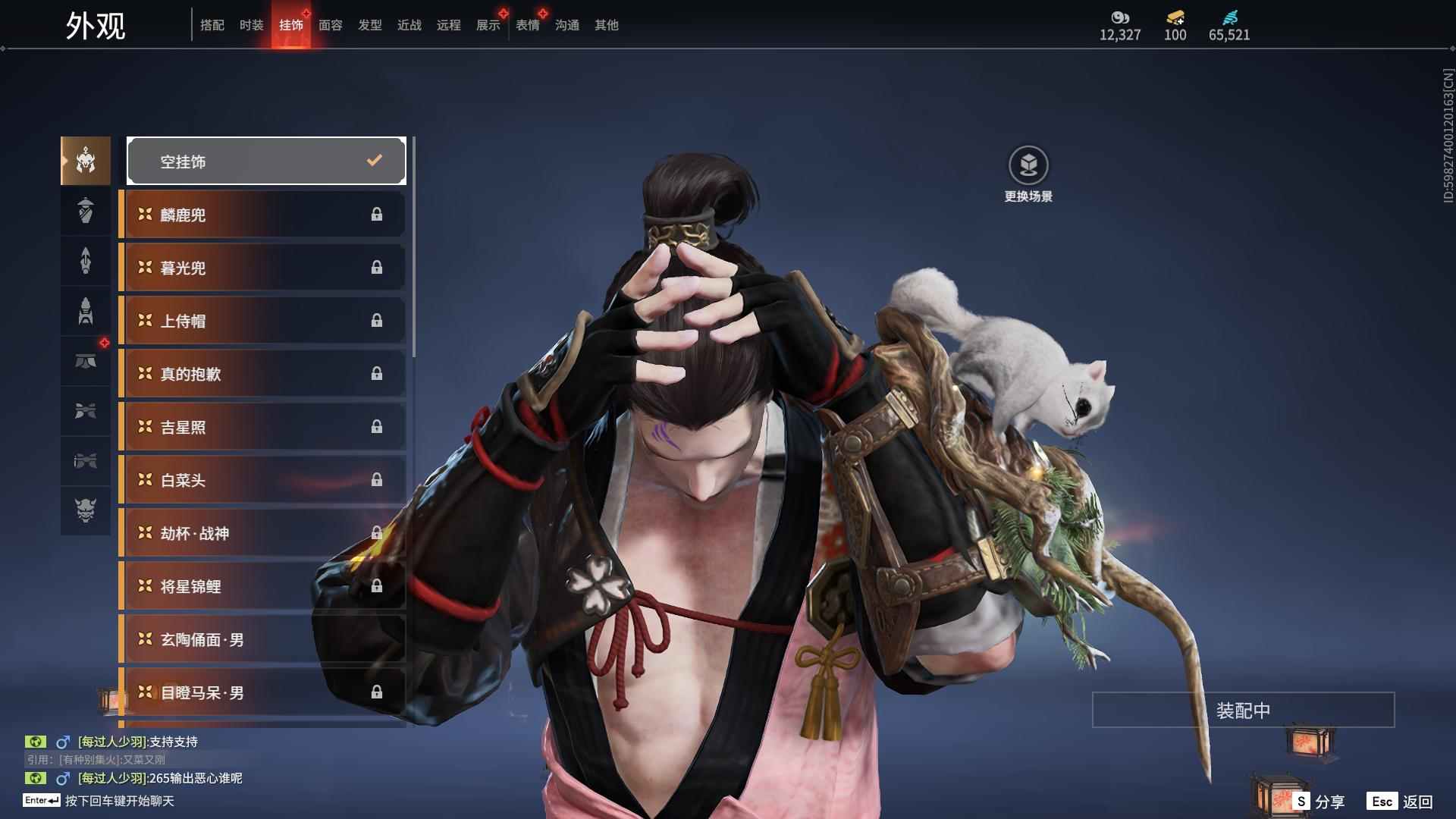Select the oni mask category icon

(86, 510)
